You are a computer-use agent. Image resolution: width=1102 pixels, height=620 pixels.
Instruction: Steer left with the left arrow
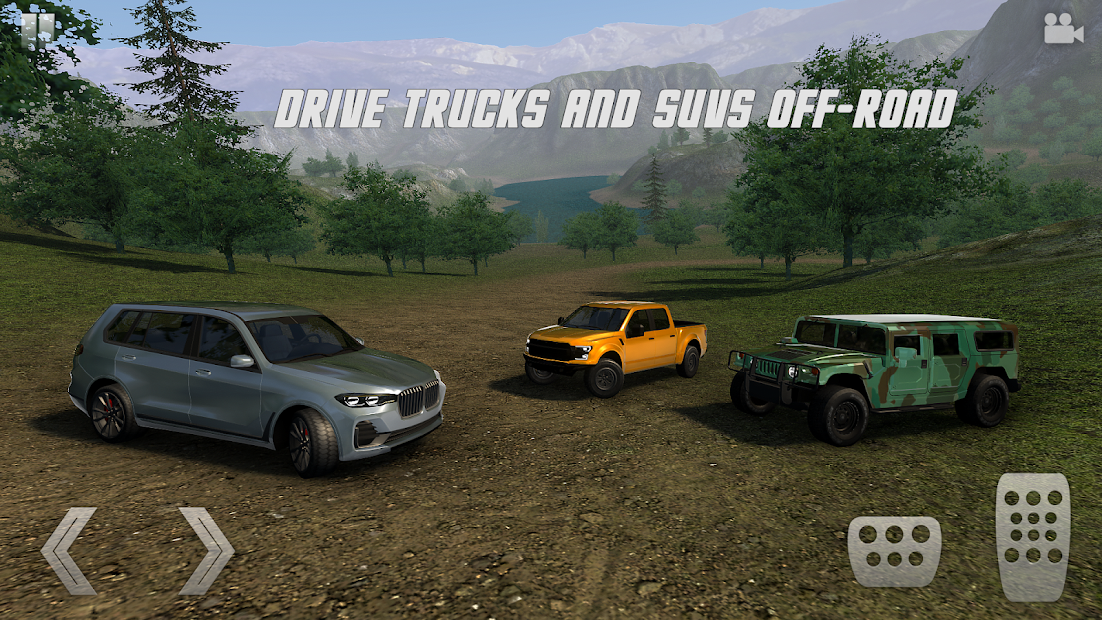coord(70,551)
